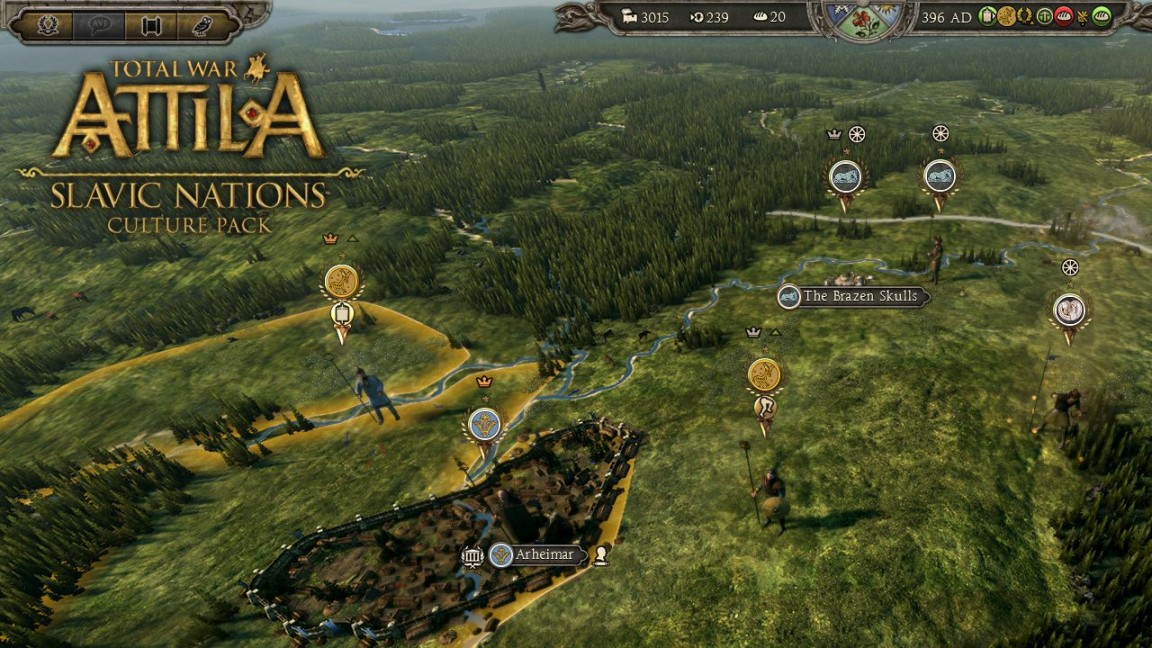The width and height of the screenshot is (1152, 648).
Task: Select the gold army banner with scroll badge
Action: tap(342, 281)
